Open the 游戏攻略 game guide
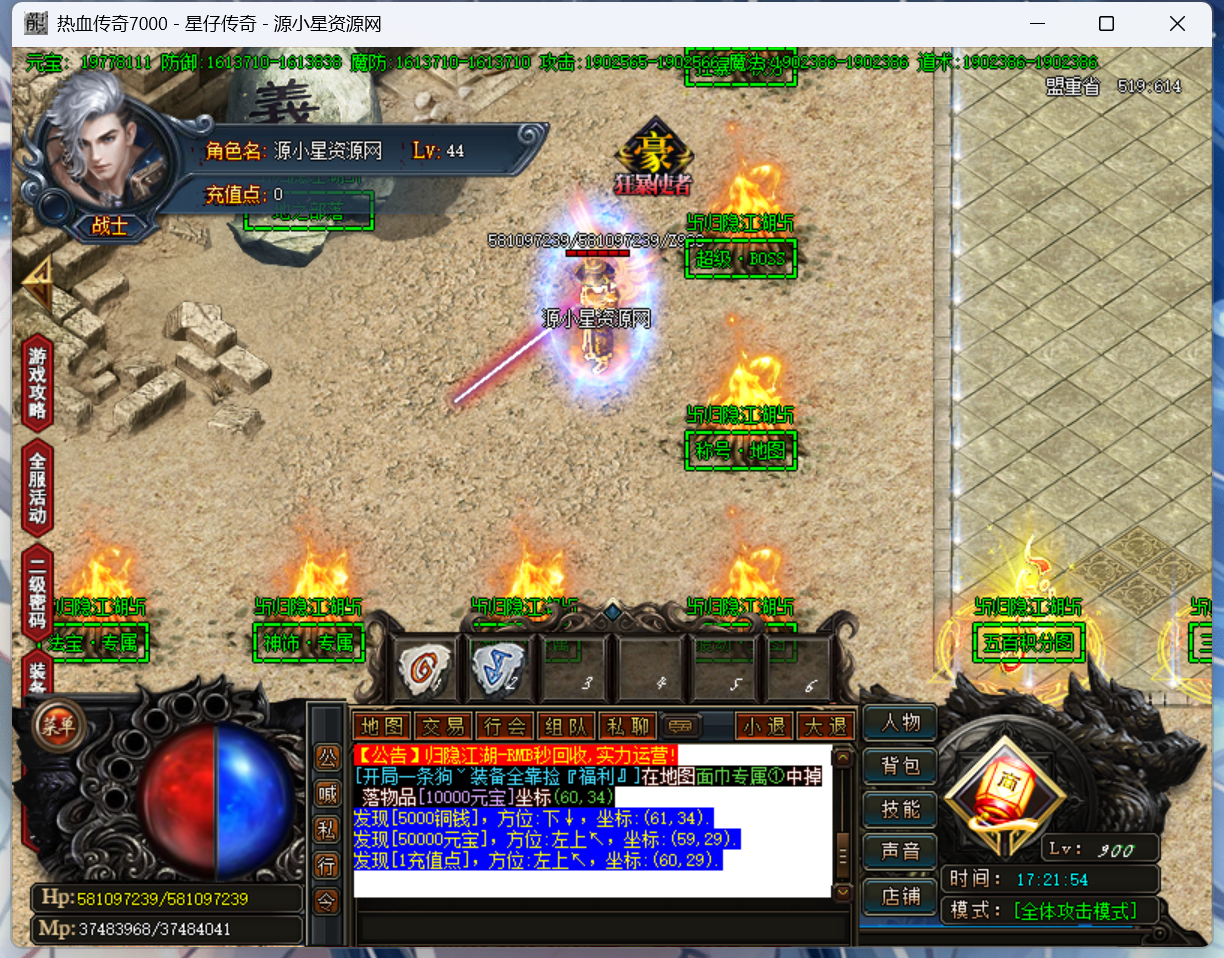This screenshot has height=958, width=1224. 37,383
